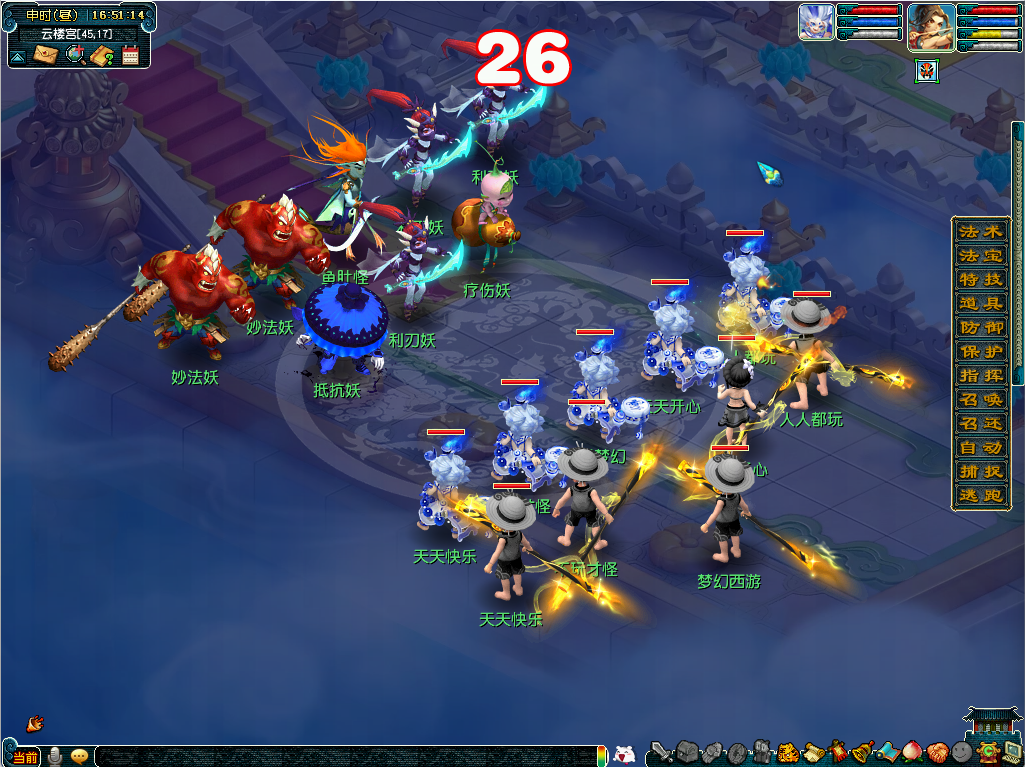Image resolution: width=1025 pixels, height=767 pixels.
Task: Turn on 自动 auto-battle
Action: click(x=980, y=447)
